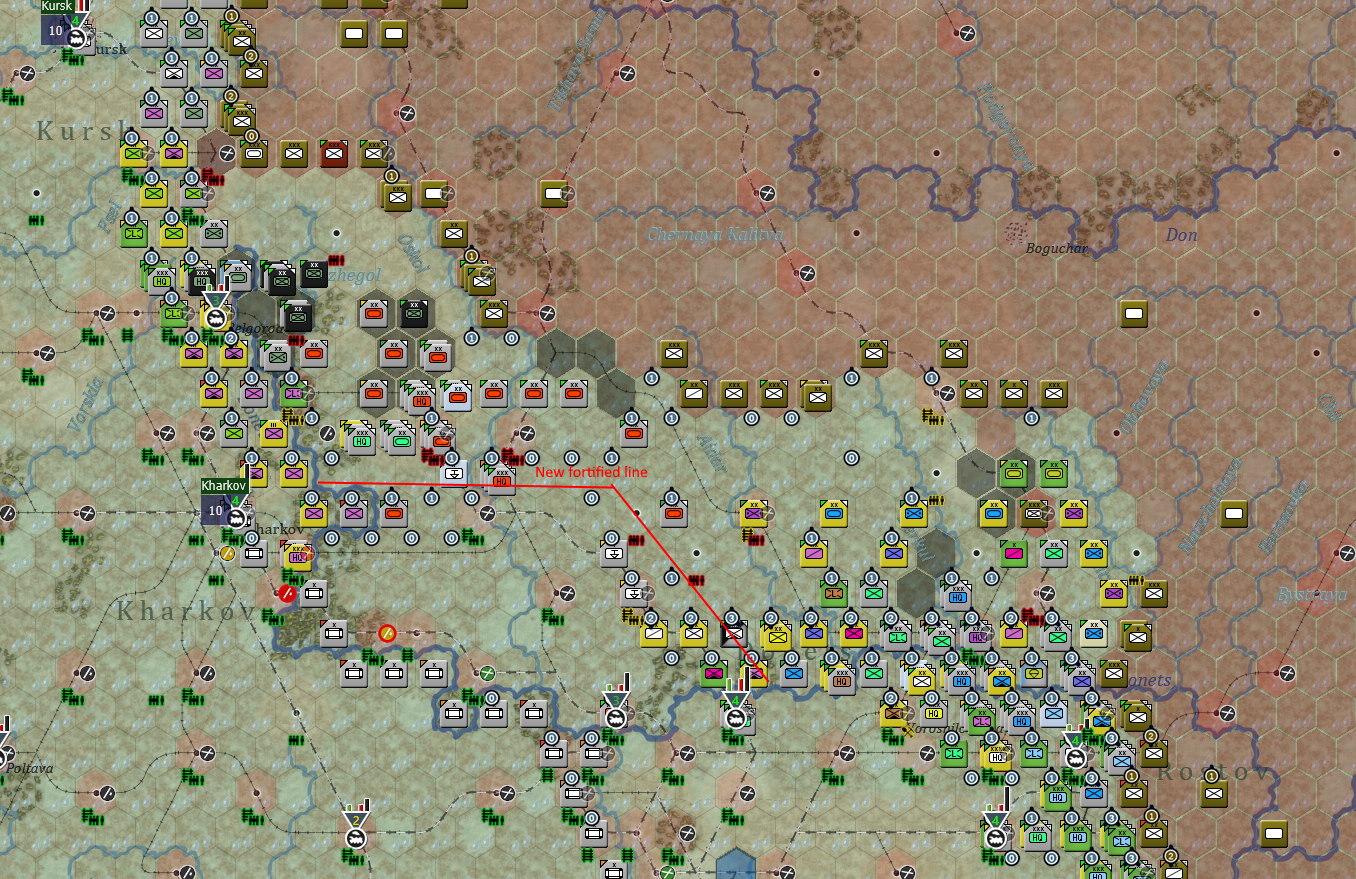
Task: Click the red 'New fortified line' text
Action: coord(593,470)
